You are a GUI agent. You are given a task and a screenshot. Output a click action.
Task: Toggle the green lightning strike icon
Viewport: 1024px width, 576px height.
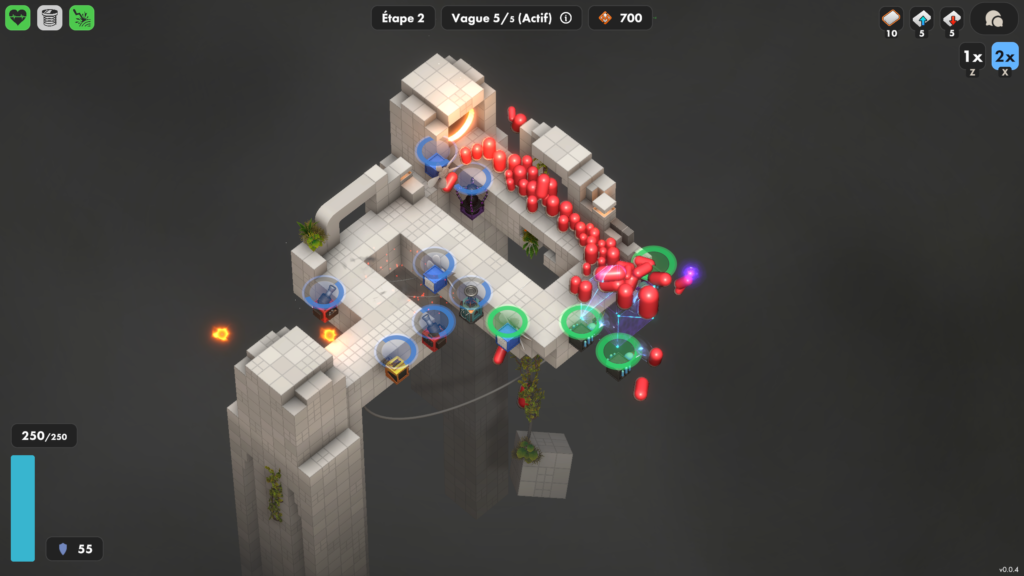point(82,18)
